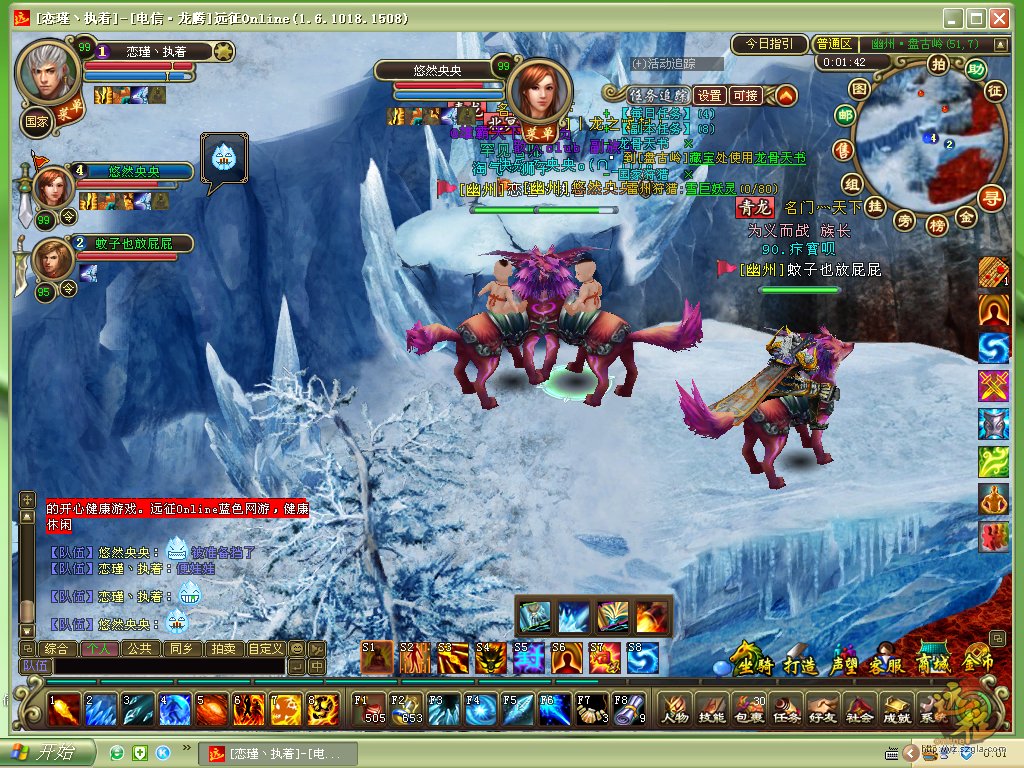This screenshot has height=768, width=1024.
Task: Collapse the quest tracker with orange arrow
Action: click(x=786, y=96)
